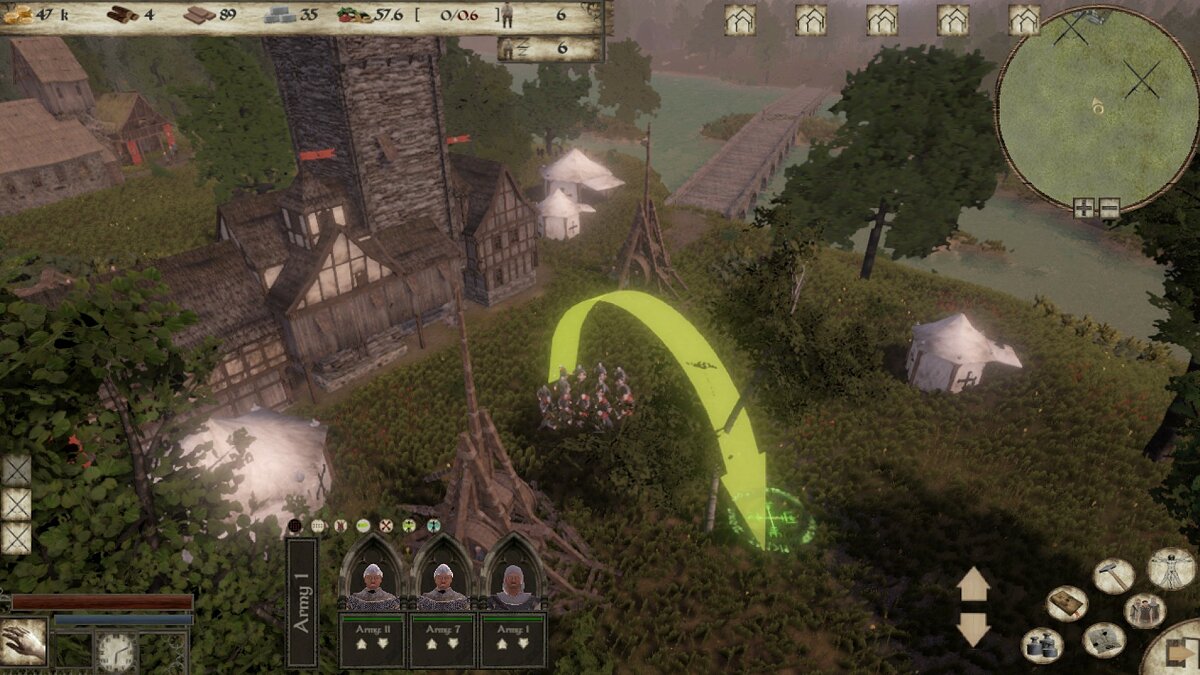Zoom in the minimap with plus button
The image size is (1200, 675).
[x=1085, y=208]
